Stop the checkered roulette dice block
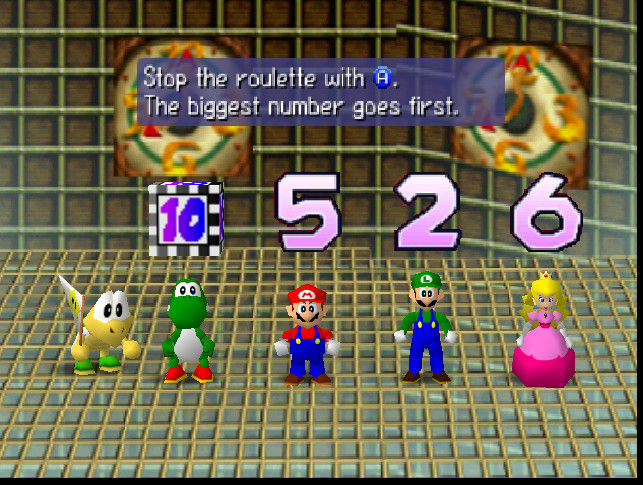This screenshot has height=485, width=643. click(185, 218)
